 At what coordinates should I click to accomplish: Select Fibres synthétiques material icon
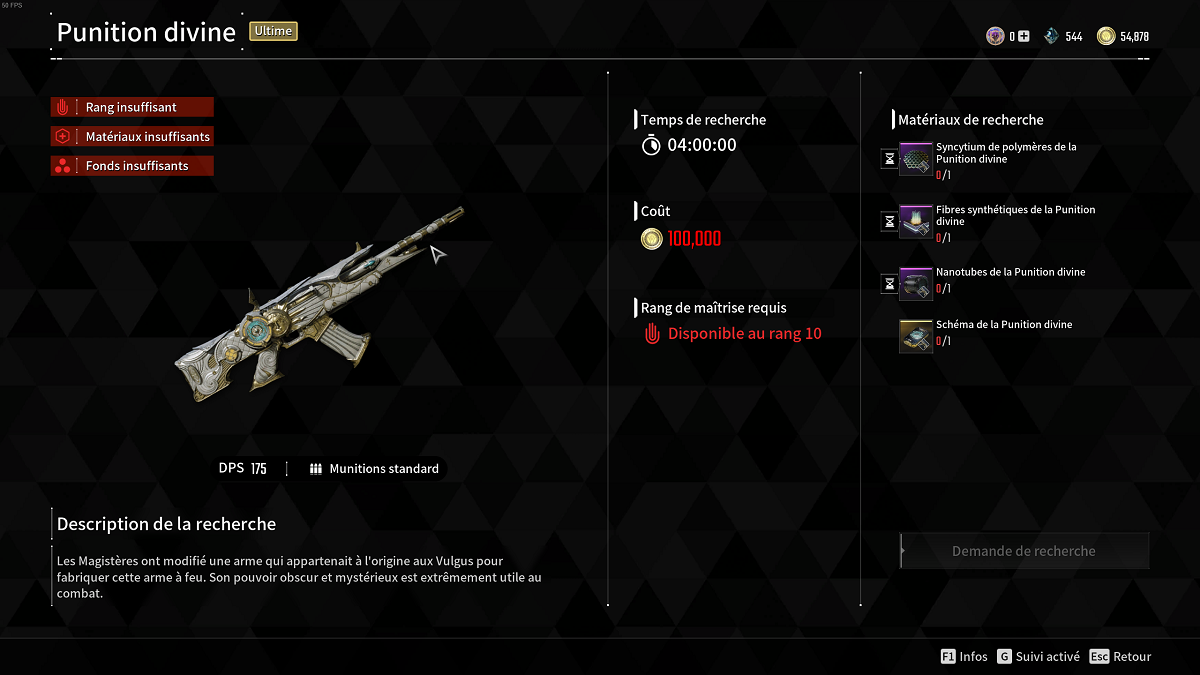coord(916,222)
